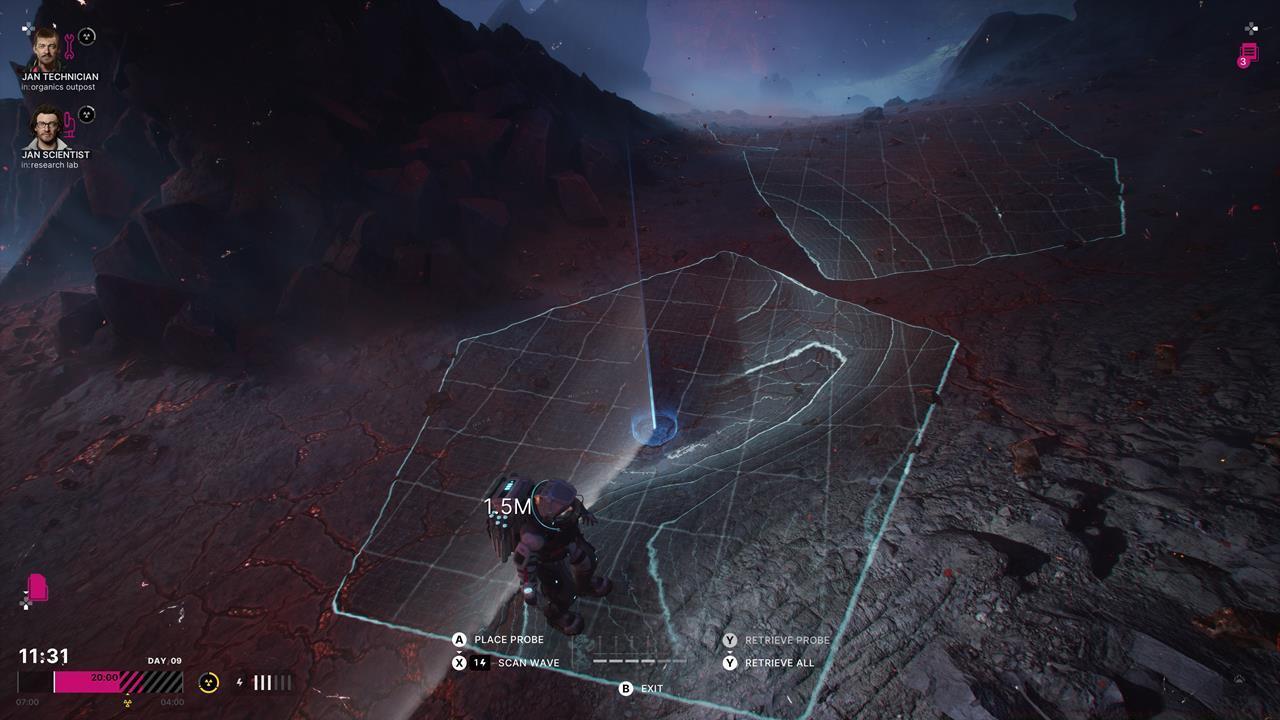Click the microscope icon next to Jan Scientist
The image size is (1280, 720).
tap(68, 125)
